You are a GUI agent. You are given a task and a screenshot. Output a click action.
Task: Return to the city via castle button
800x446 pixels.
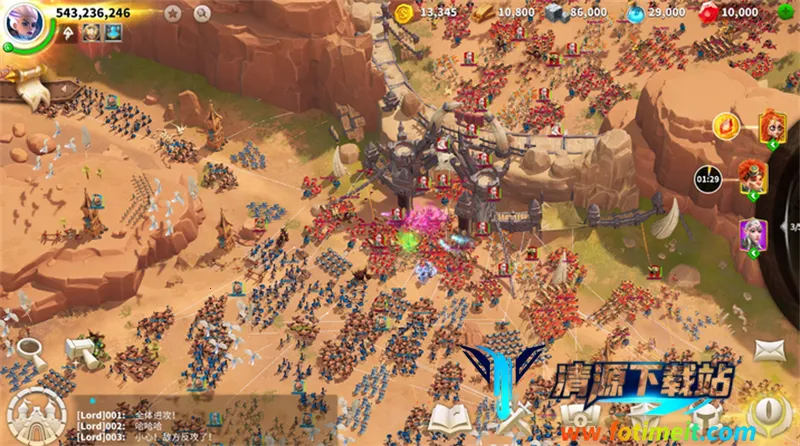(x=32, y=413)
